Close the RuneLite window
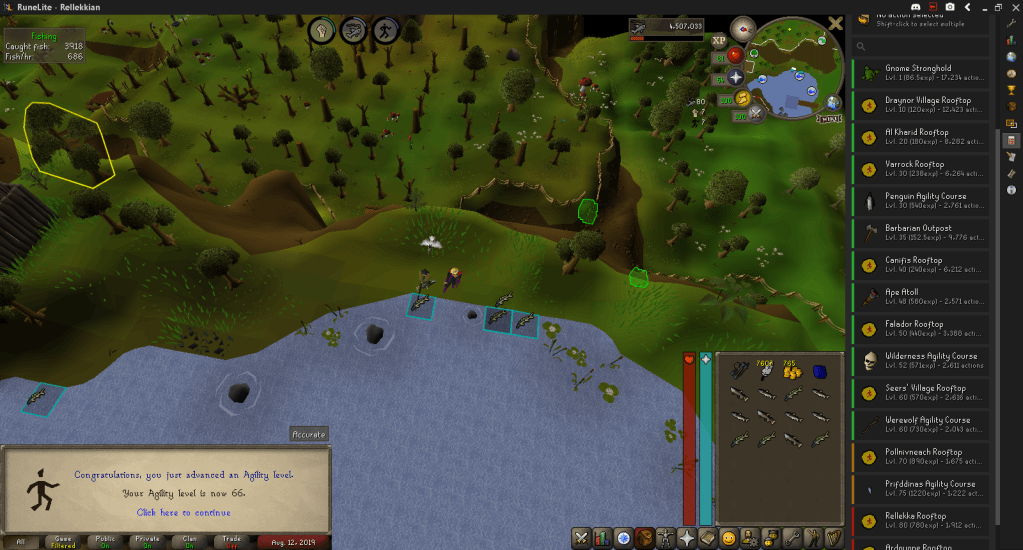Viewport: 1023px width, 550px height. [x=1010, y=7]
